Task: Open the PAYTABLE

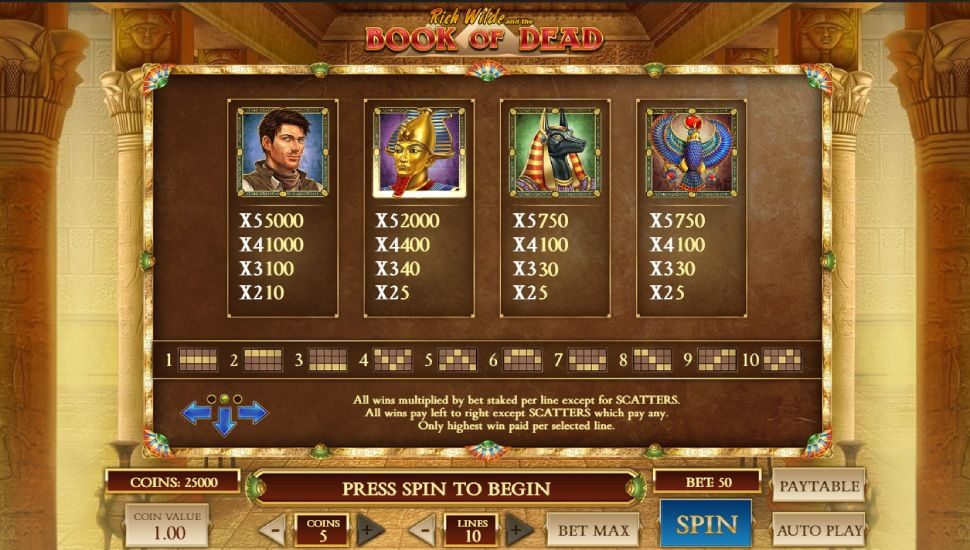Action: coord(818,486)
